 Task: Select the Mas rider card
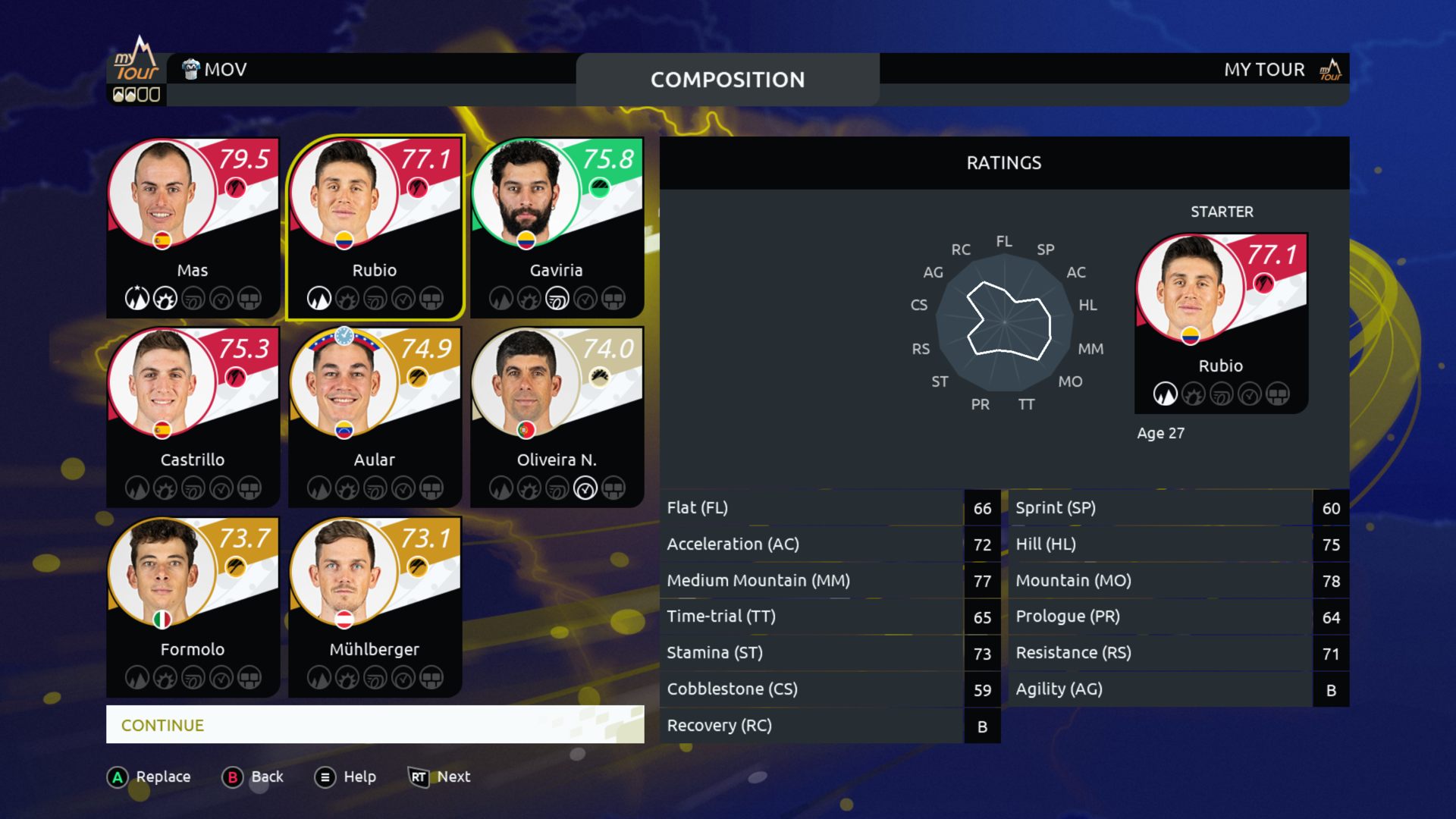pyautogui.click(x=193, y=227)
